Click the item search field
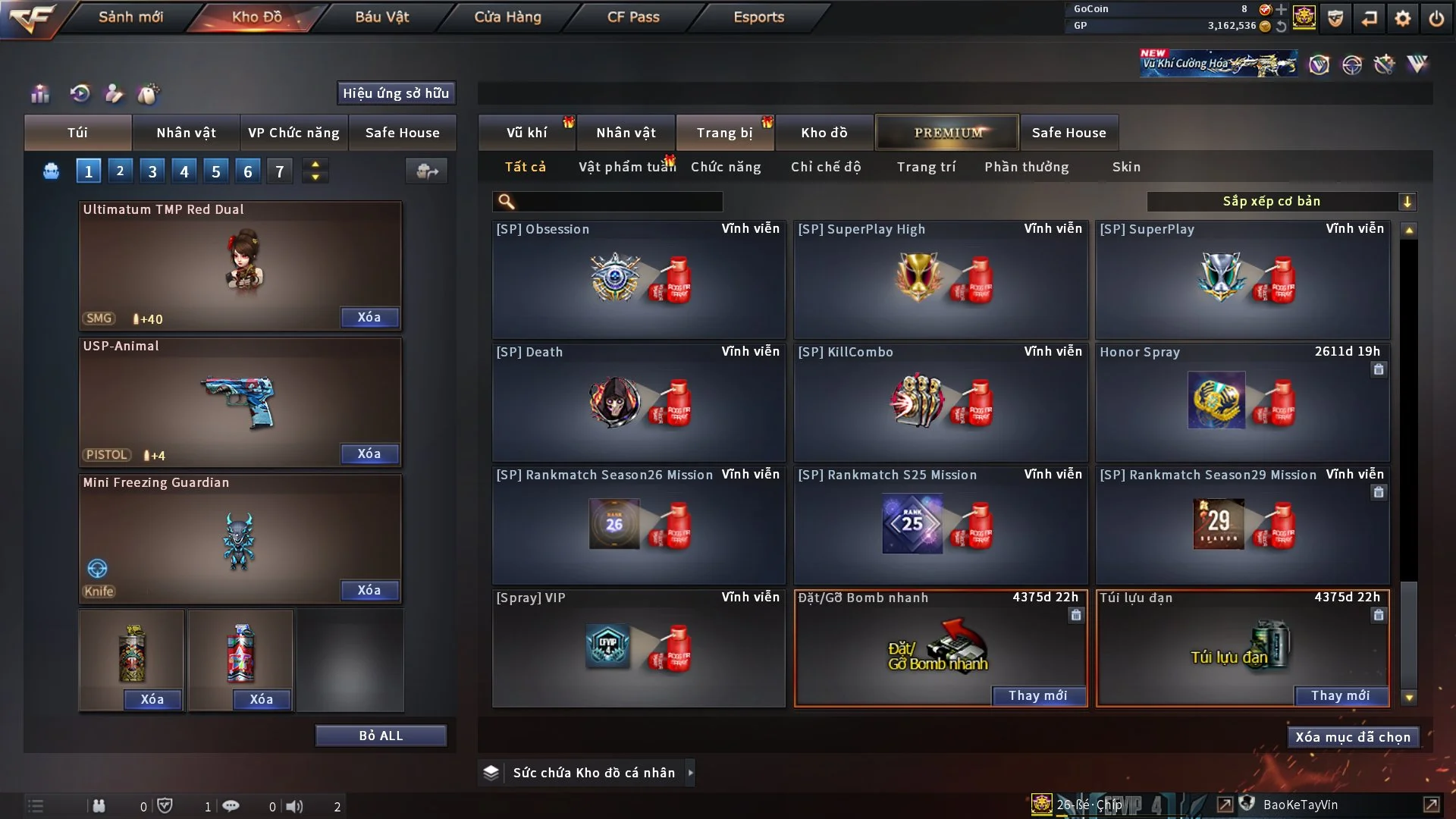 point(618,201)
